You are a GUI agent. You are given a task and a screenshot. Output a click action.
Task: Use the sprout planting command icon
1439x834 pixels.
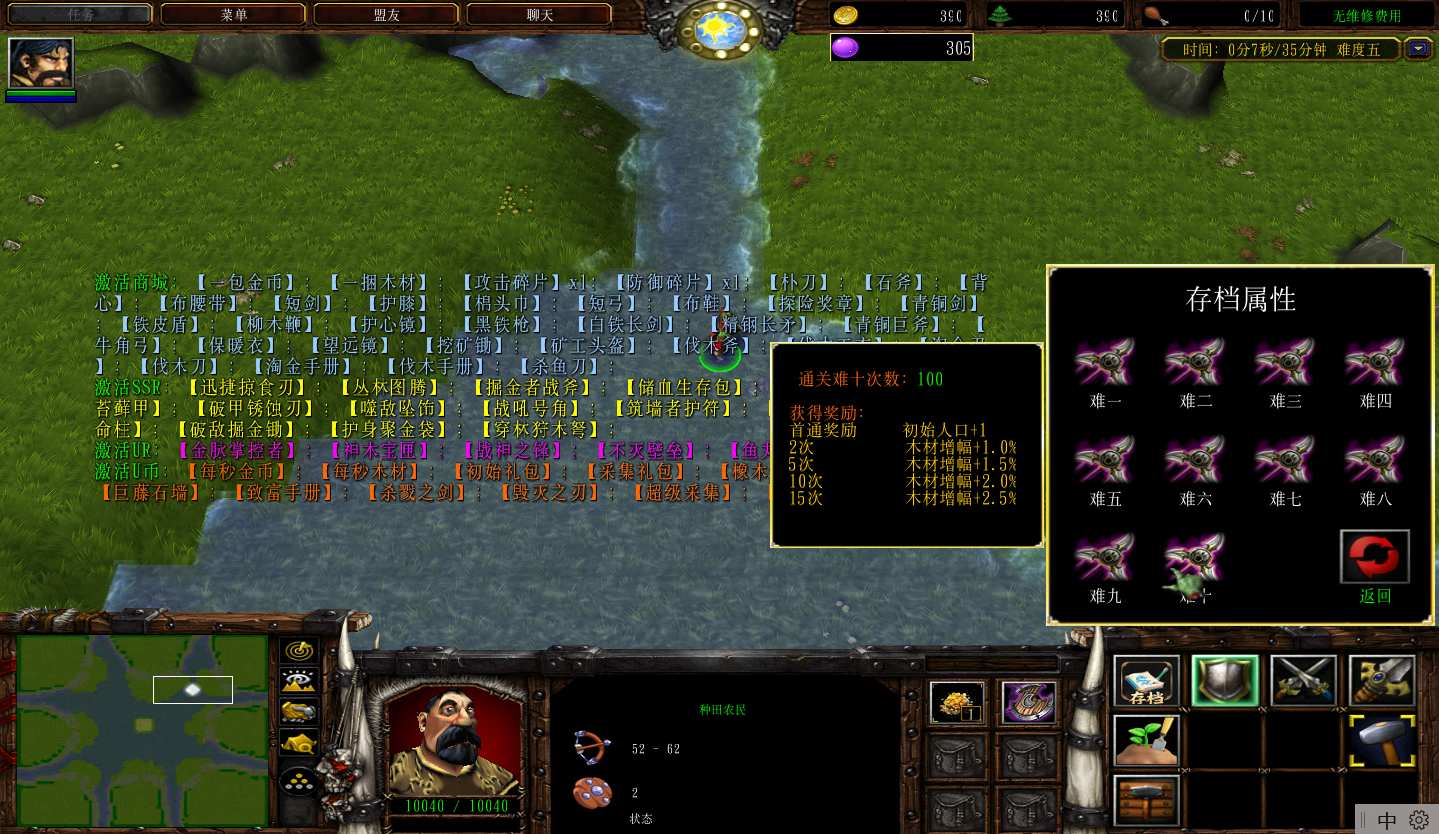(1146, 741)
